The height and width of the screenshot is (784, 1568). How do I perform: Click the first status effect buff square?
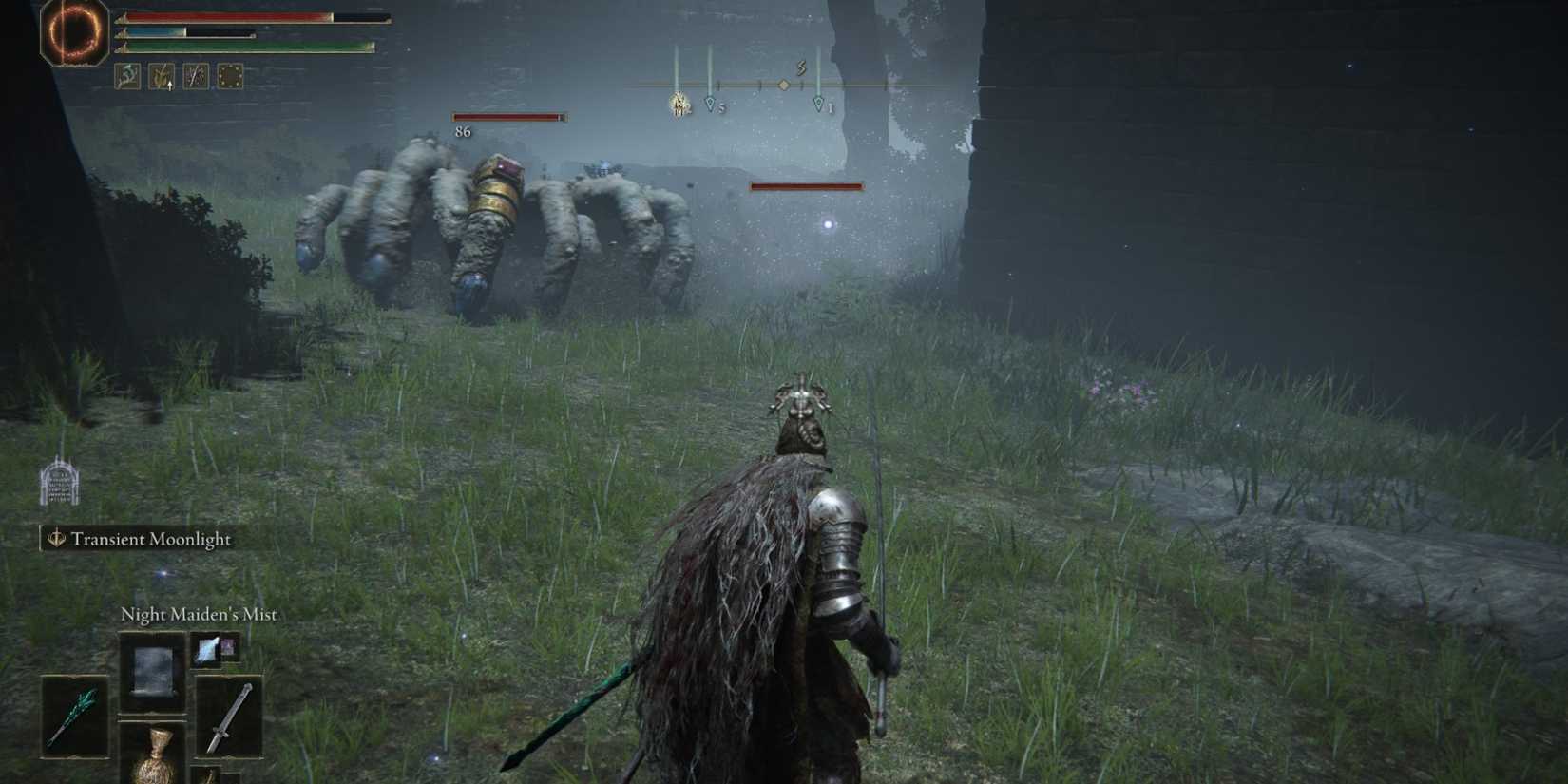127,76
